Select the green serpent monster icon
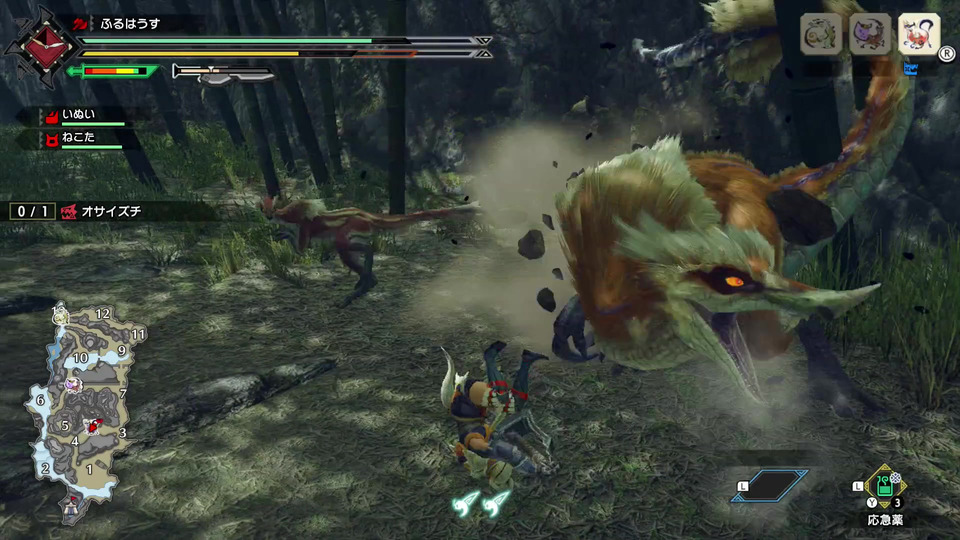 (x=820, y=35)
